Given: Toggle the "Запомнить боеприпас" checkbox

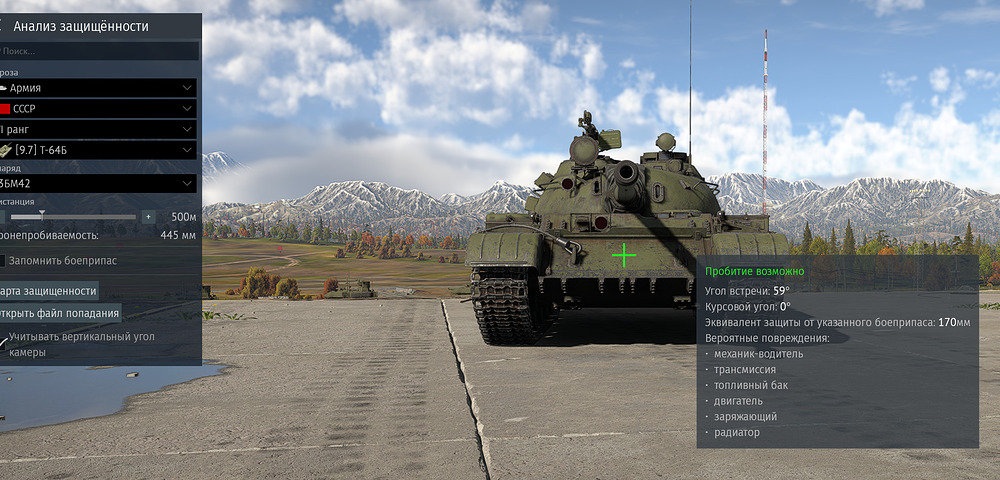Looking at the screenshot, I should coord(3,260).
